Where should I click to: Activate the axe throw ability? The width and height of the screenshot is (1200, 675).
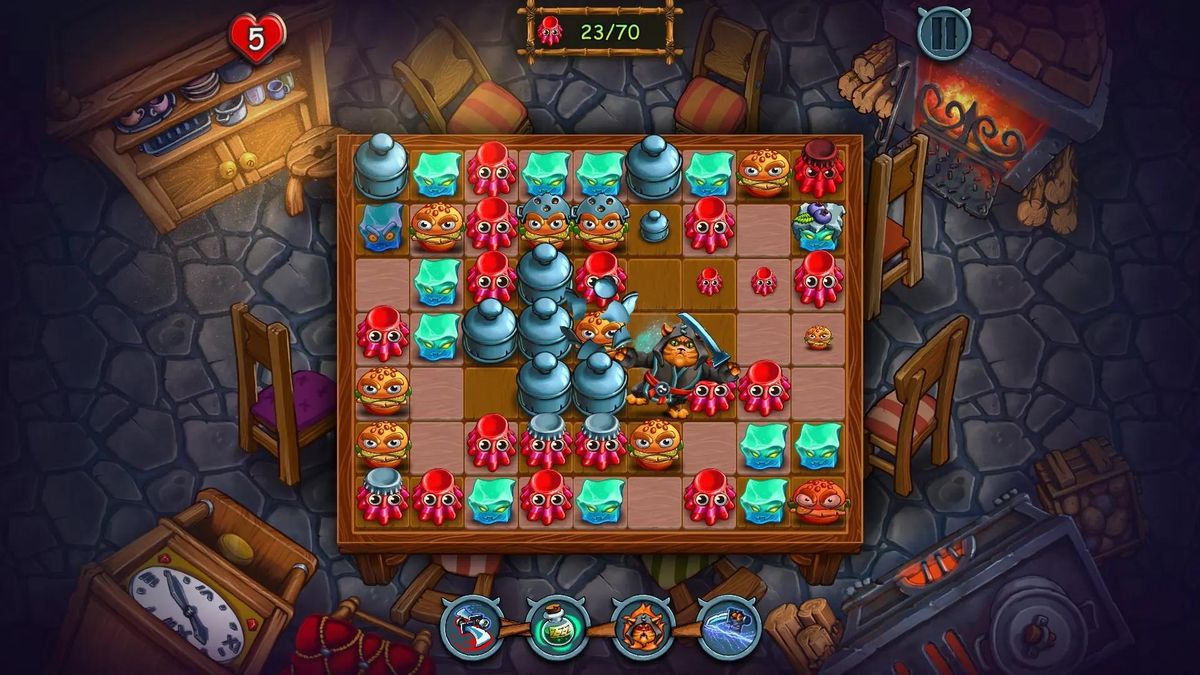click(x=472, y=626)
